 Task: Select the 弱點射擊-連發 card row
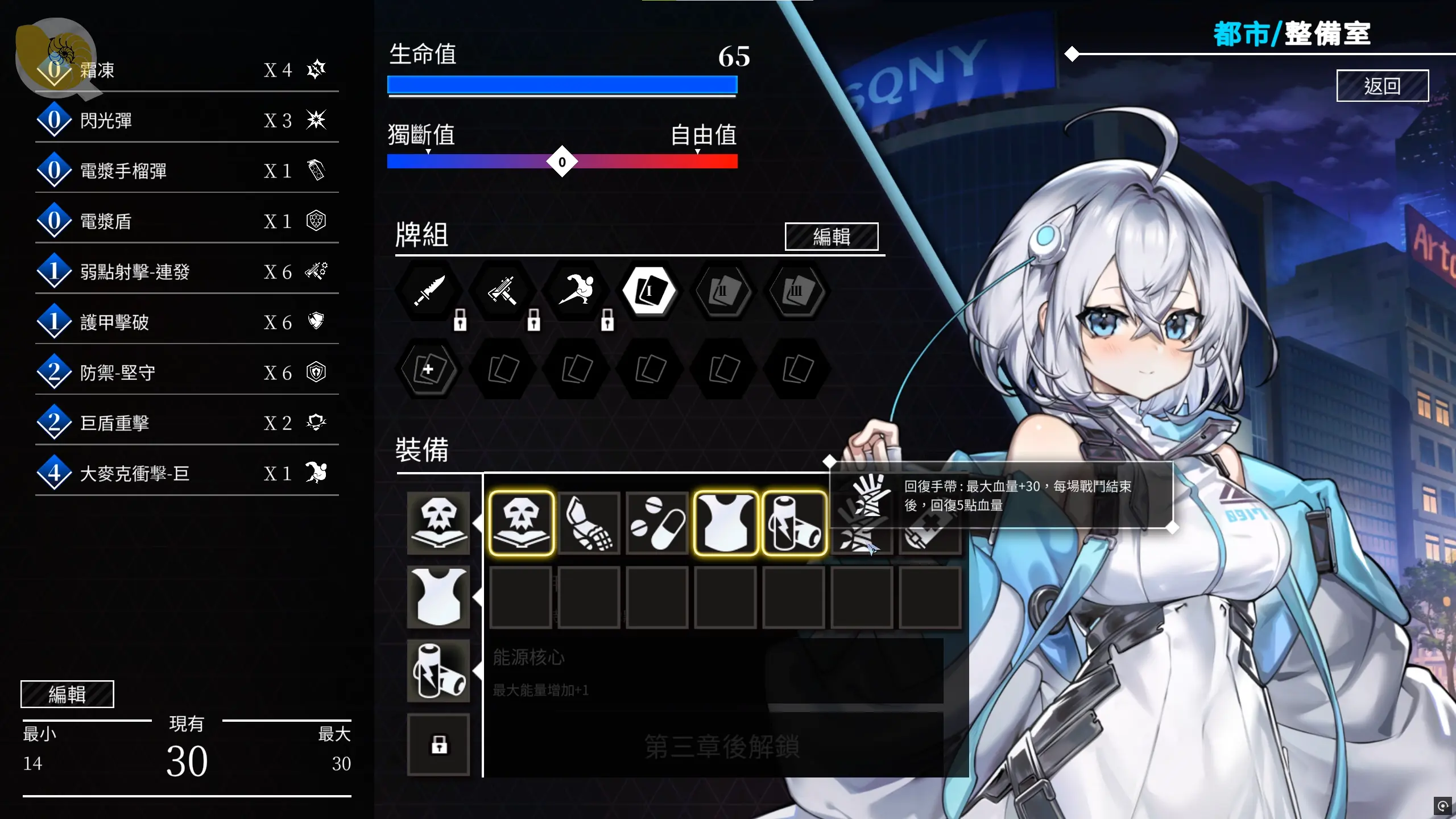187,272
